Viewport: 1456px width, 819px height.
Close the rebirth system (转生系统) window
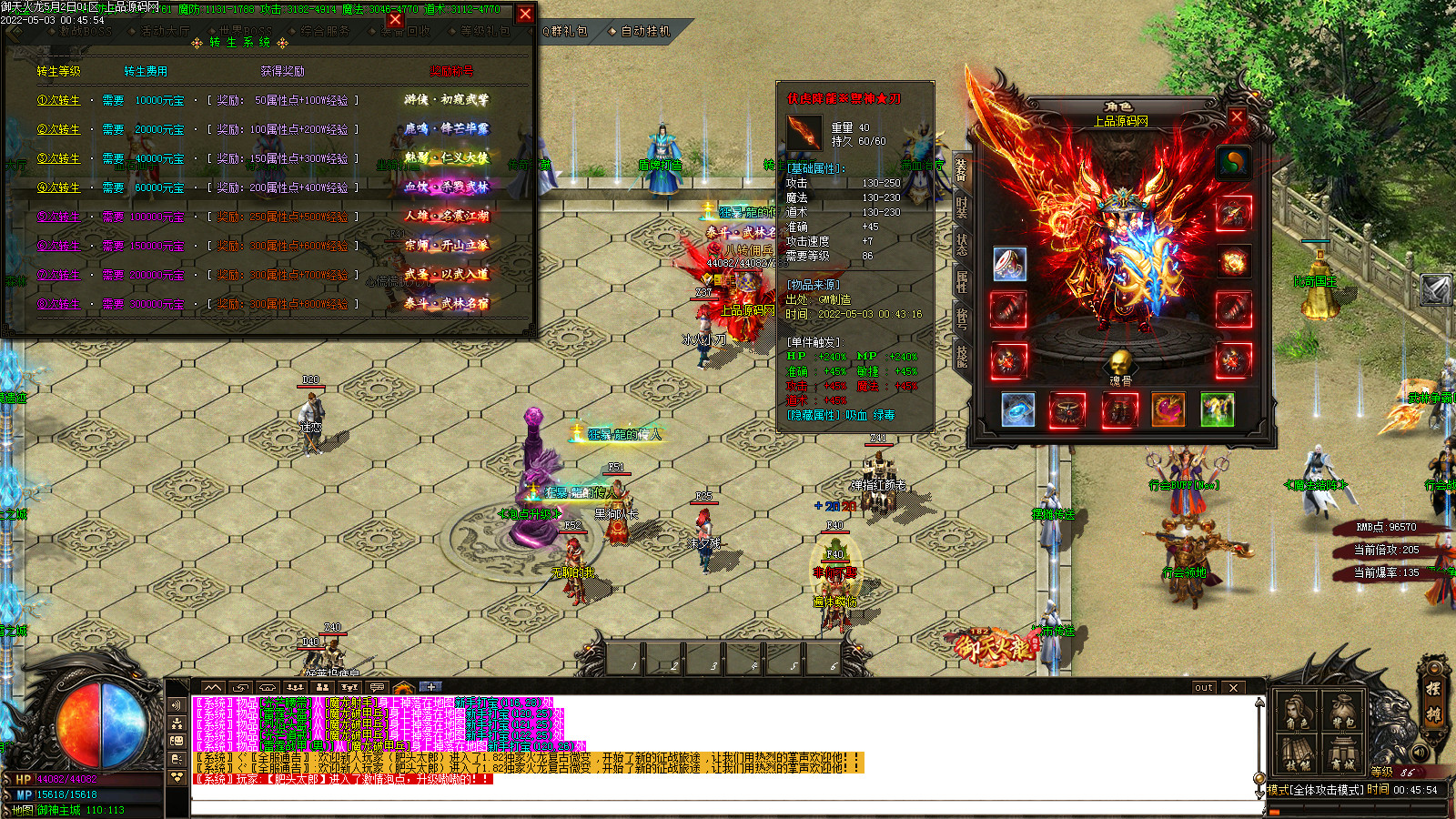(525, 14)
